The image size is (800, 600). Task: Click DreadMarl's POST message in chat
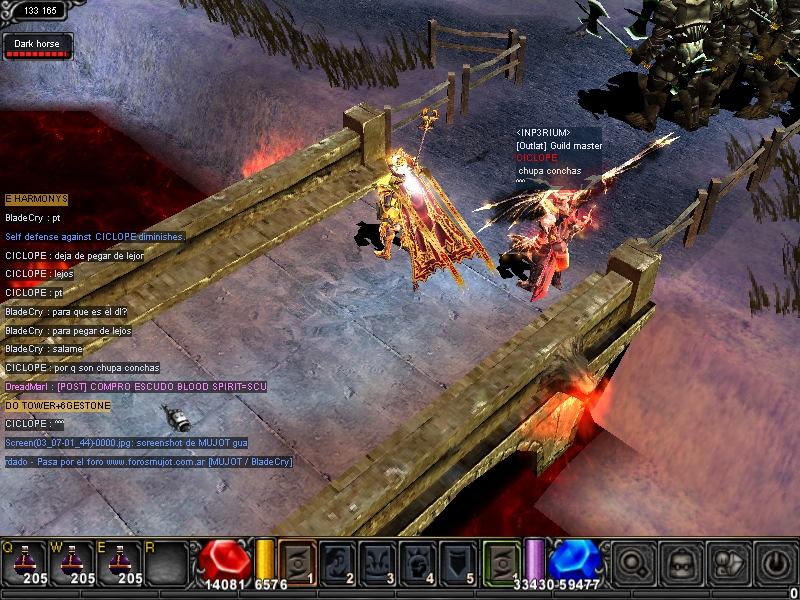click(136, 387)
